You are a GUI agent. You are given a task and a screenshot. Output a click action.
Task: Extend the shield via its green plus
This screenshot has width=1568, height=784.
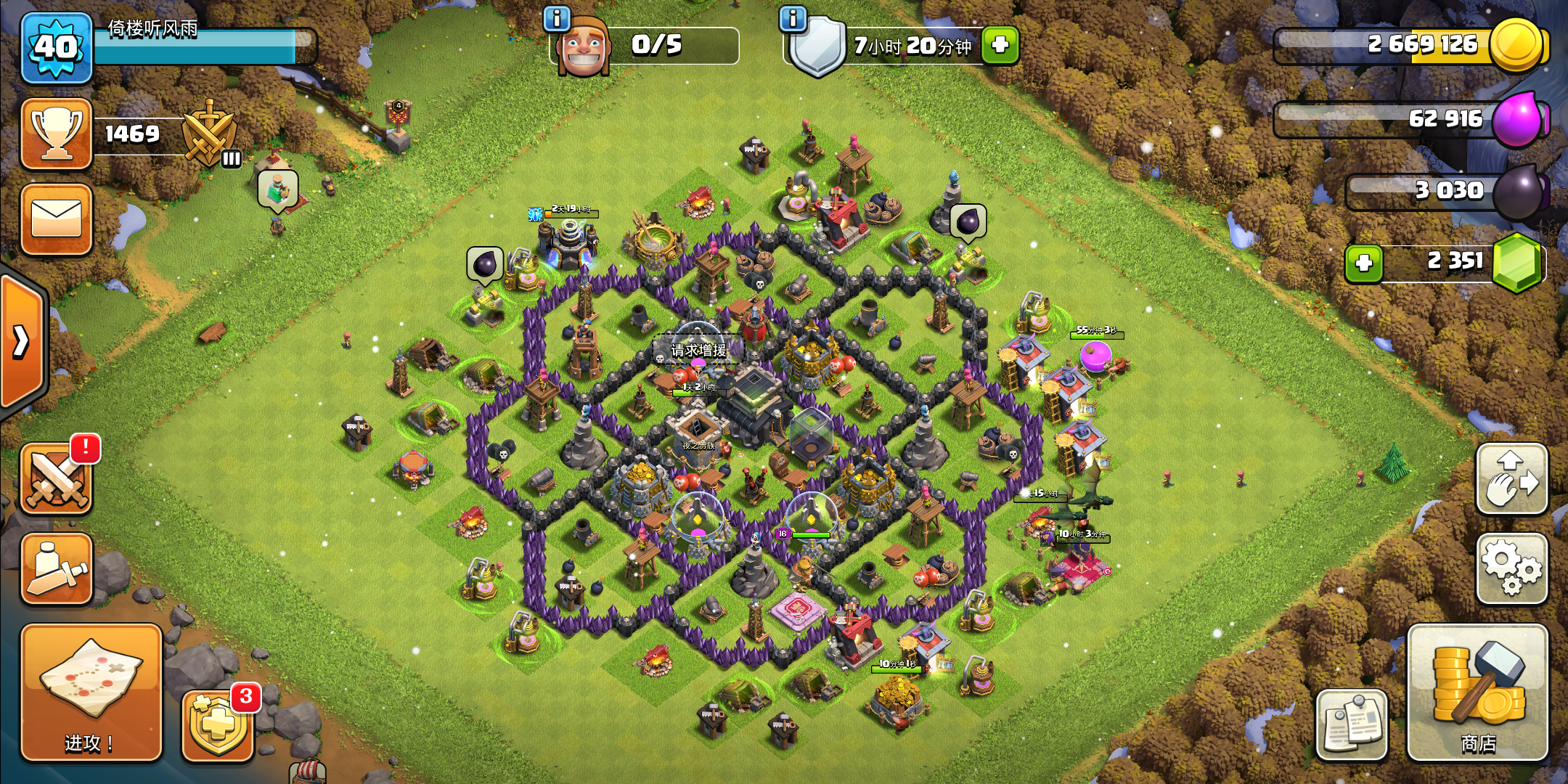tap(999, 46)
